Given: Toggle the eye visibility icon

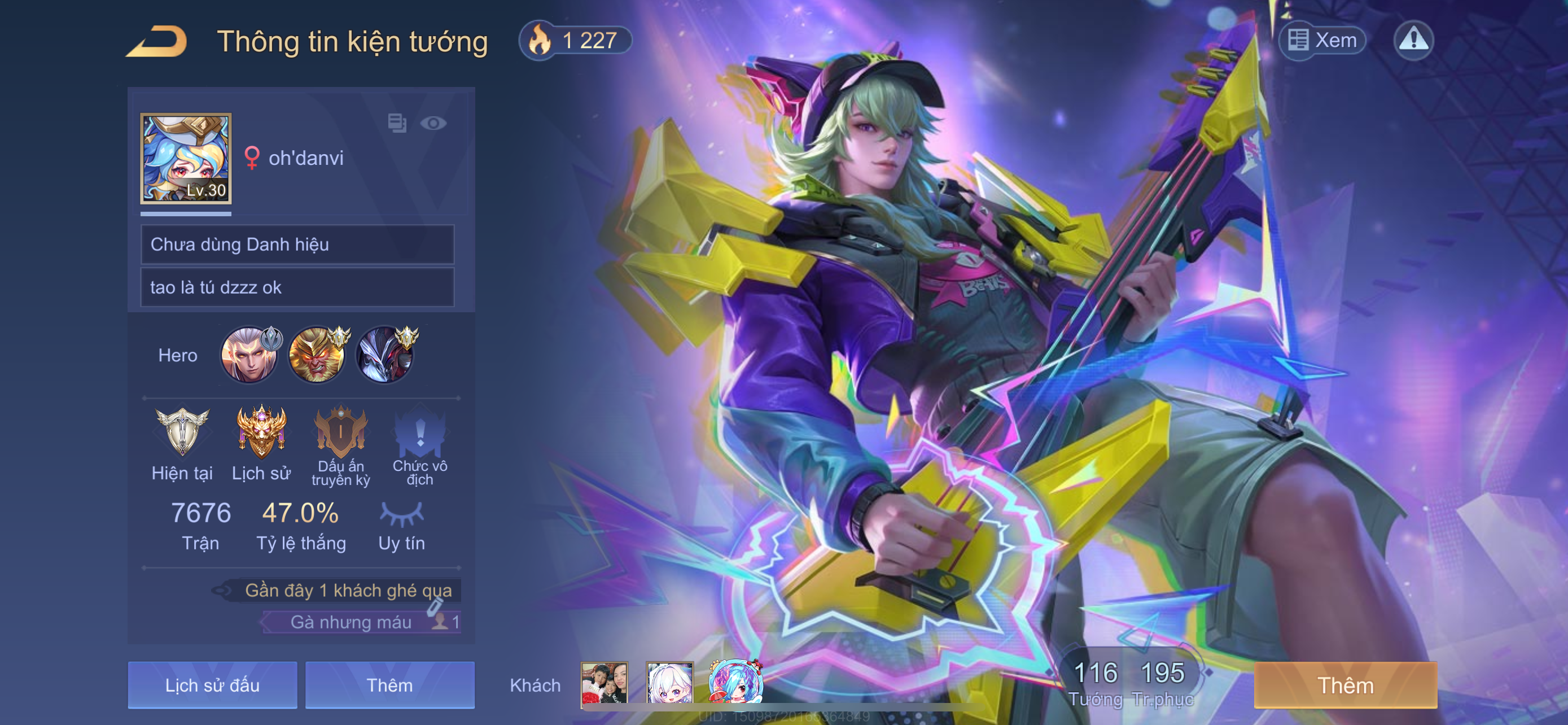Looking at the screenshot, I should pos(433,124).
